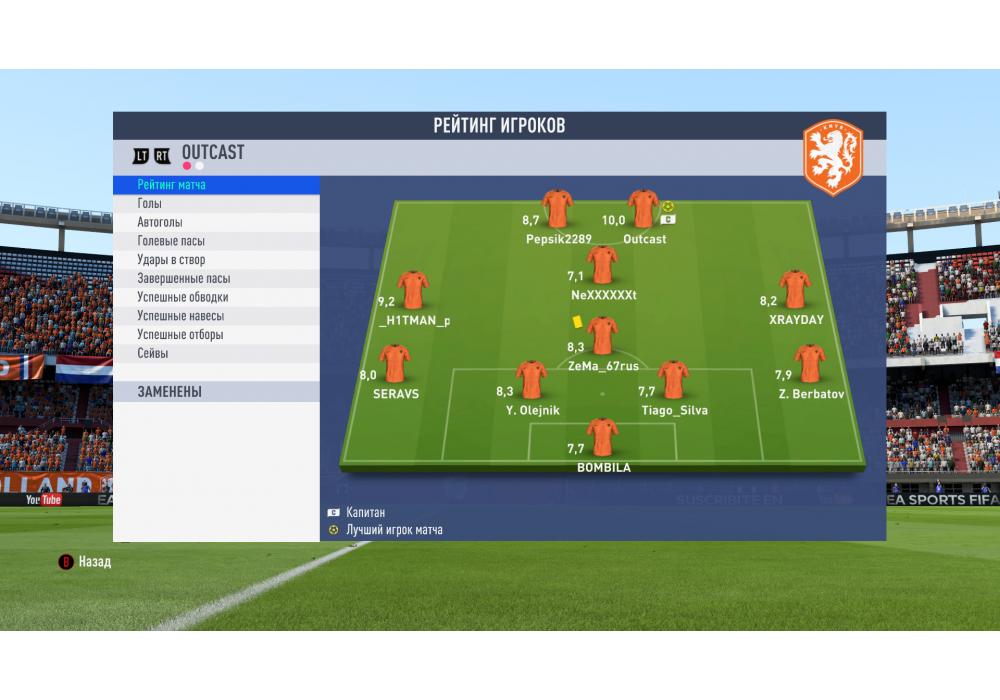Screen dimensions: 1000x700
Task: Choose Z. Berbatov on the formation
Action: (x=810, y=364)
